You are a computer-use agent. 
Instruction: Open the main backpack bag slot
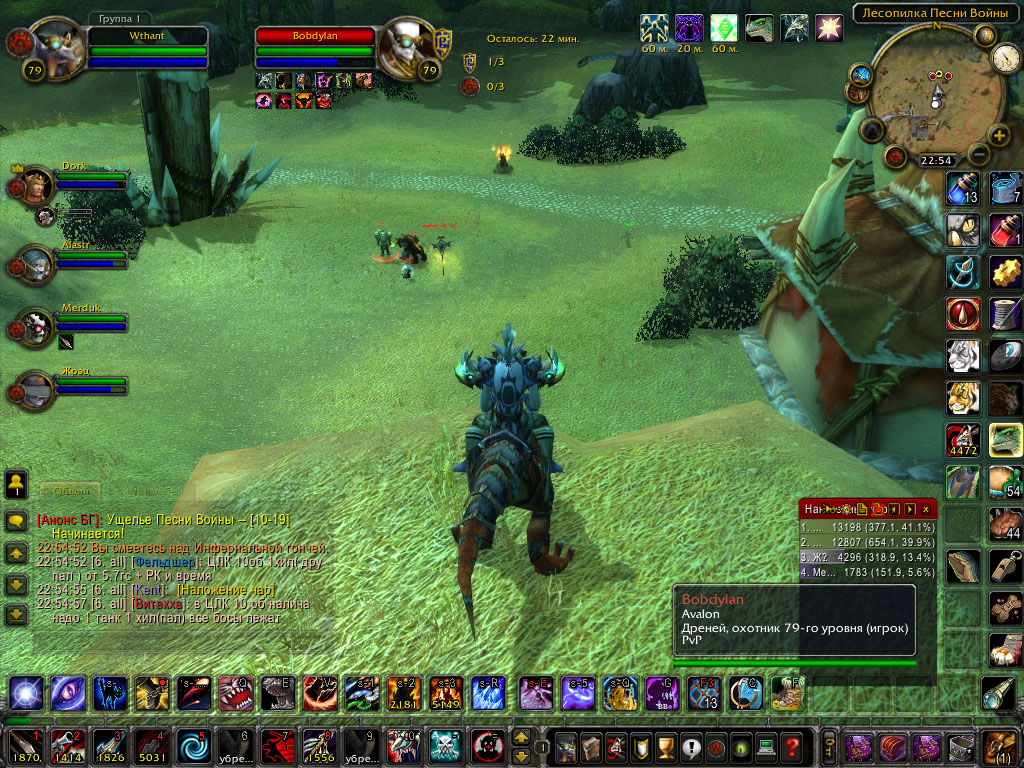1001,747
